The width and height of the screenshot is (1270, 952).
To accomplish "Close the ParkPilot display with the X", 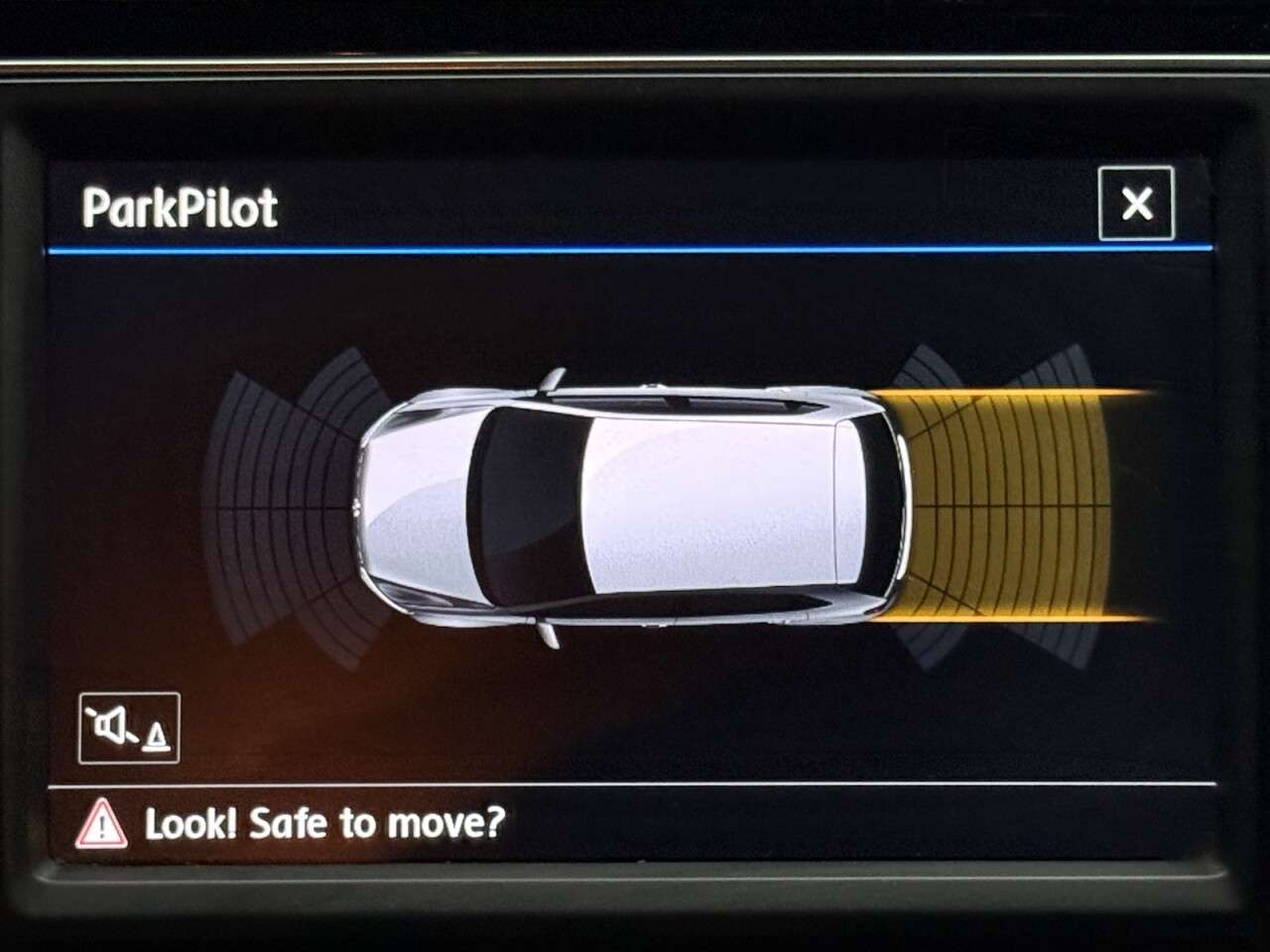I will 1135,204.
